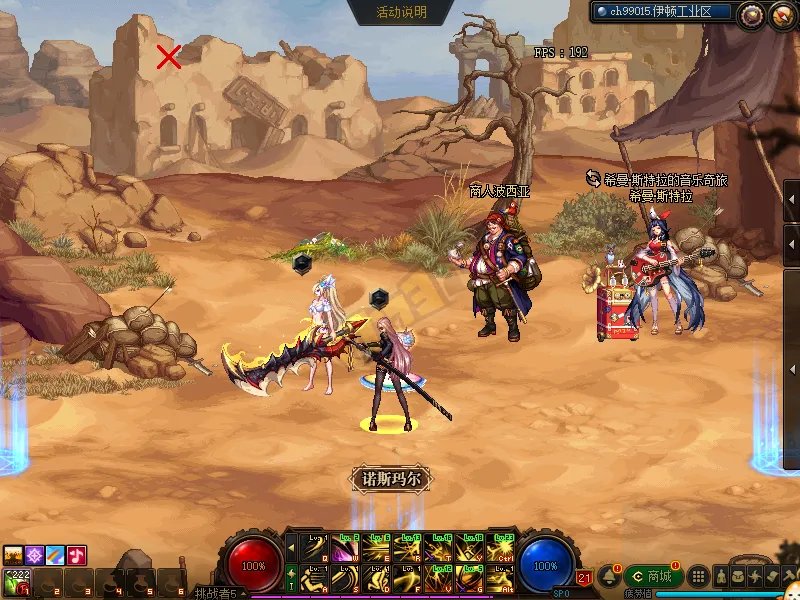The image size is (800, 600).
Task: Click the ch99015 伊顿工业区 channel bar
Action: click(662, 12)
